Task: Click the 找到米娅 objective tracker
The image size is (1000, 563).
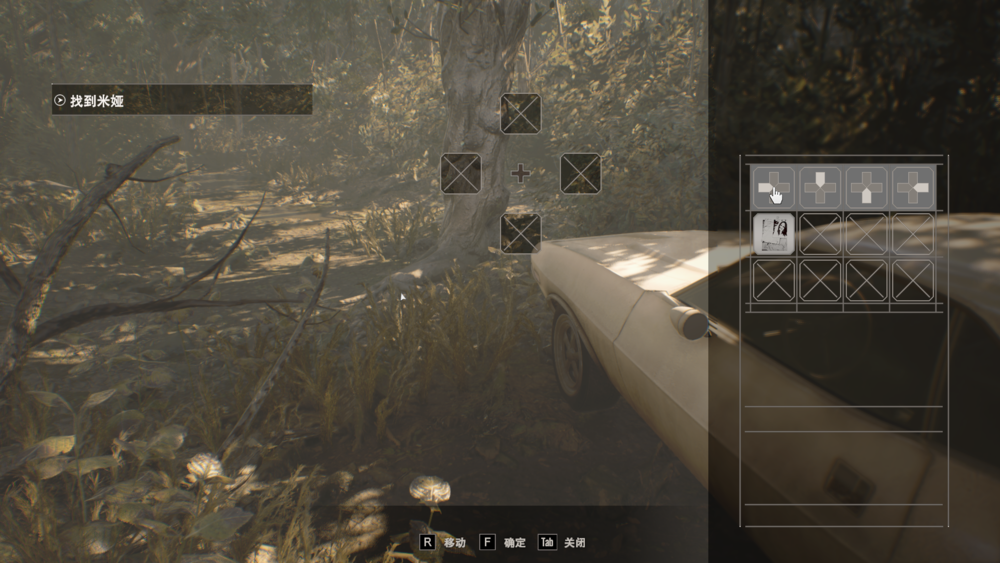Action: click(182, 100)
